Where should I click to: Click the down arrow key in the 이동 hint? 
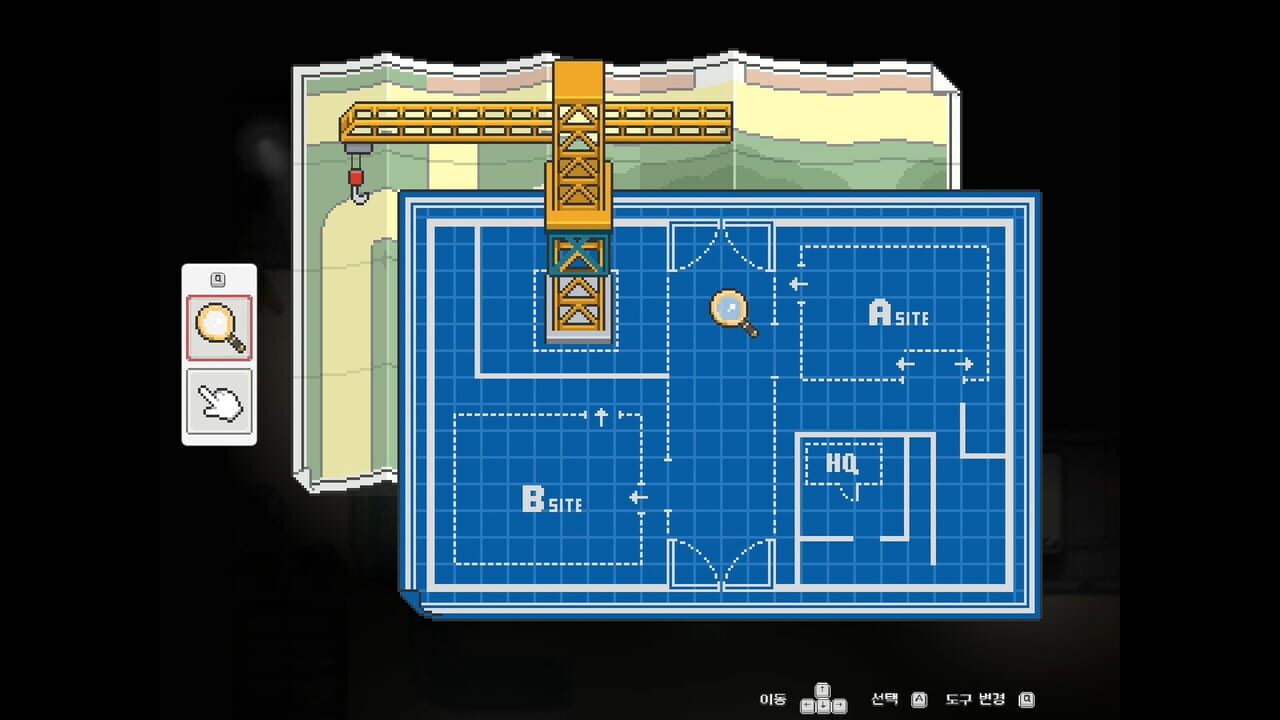tap(822, 704)
